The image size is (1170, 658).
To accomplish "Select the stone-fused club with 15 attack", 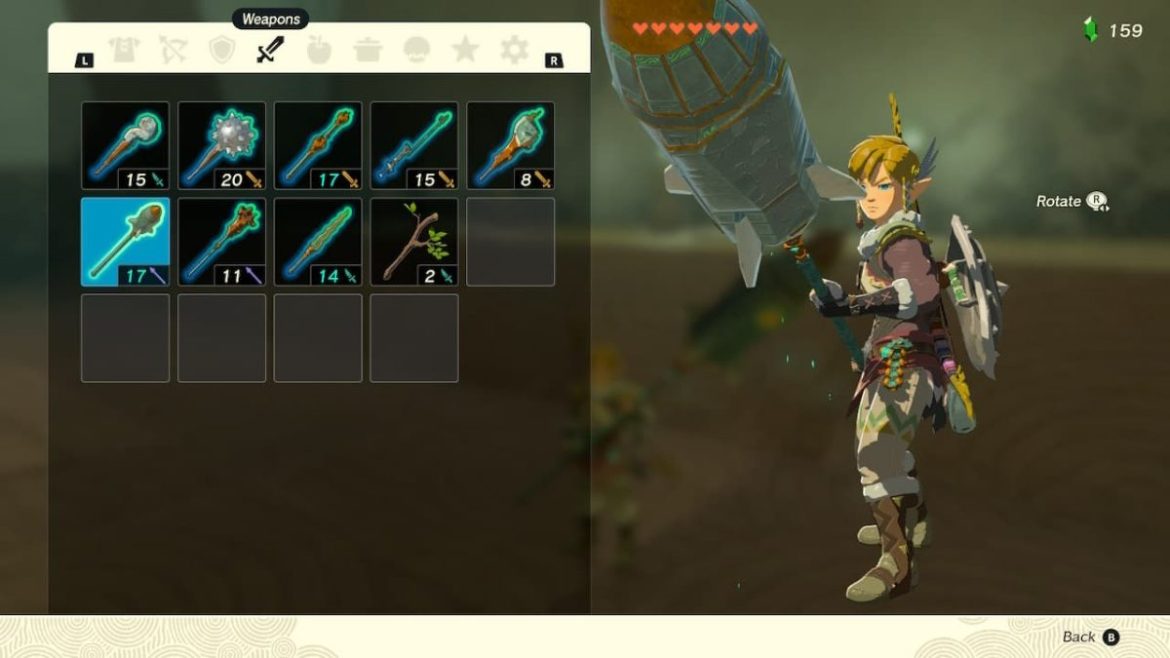I will (125, 145).
